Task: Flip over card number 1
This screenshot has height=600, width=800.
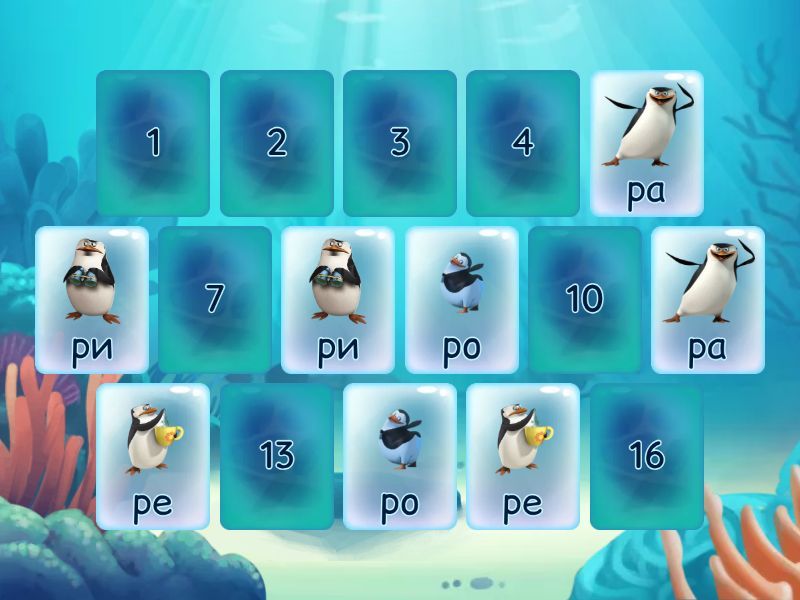Action: click(153, 143)
